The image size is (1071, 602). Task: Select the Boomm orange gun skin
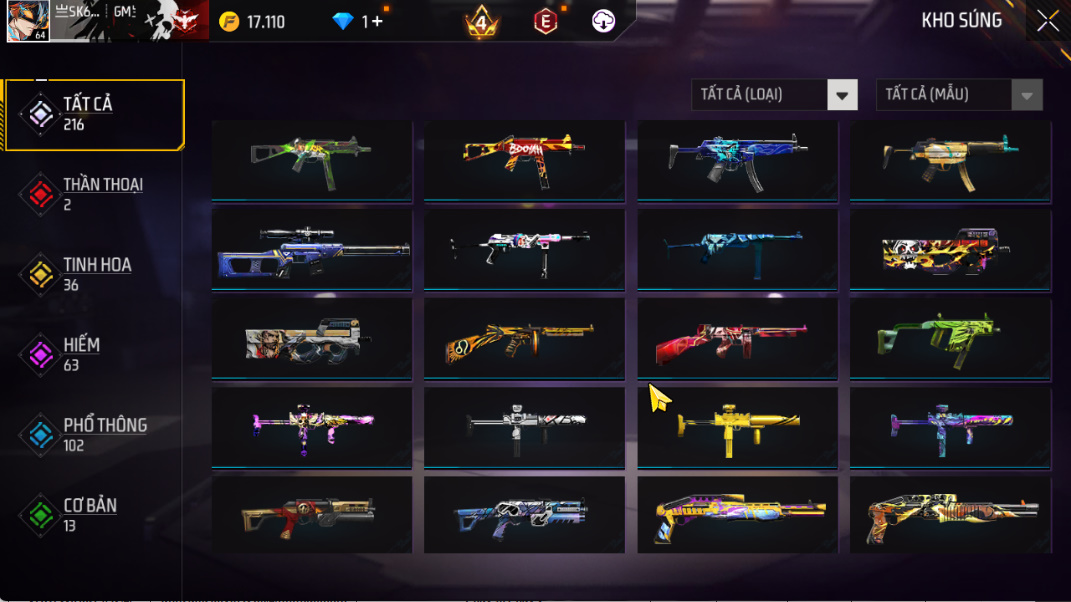click(524, 159)
